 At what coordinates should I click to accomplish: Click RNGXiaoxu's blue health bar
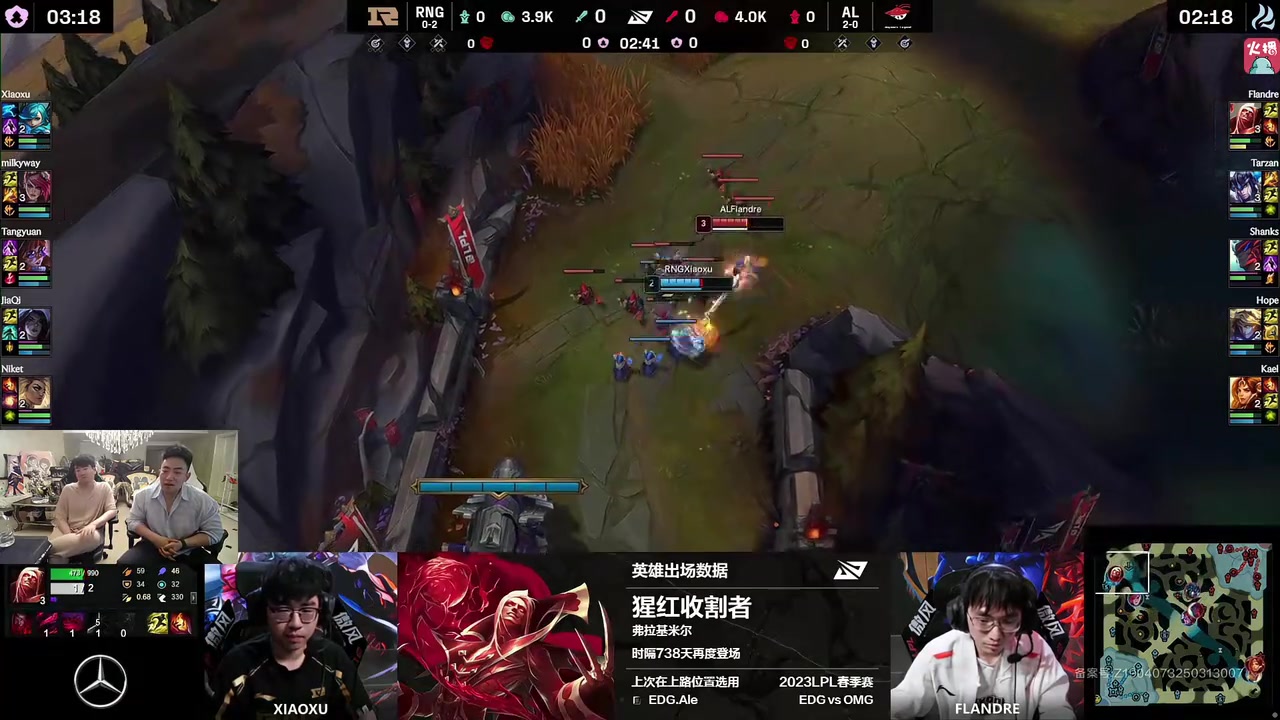coord(683,283)
